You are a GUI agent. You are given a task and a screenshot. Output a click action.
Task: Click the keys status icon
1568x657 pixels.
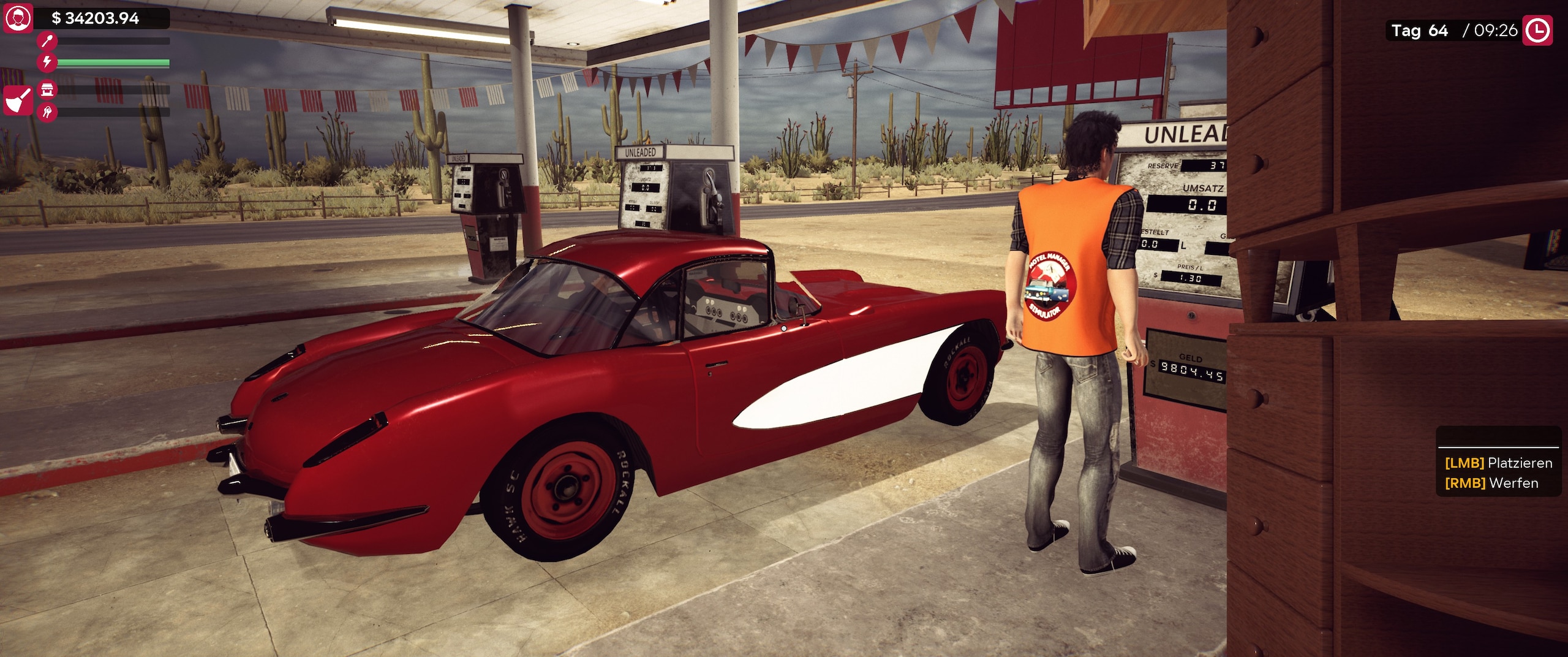coord(47,112)
